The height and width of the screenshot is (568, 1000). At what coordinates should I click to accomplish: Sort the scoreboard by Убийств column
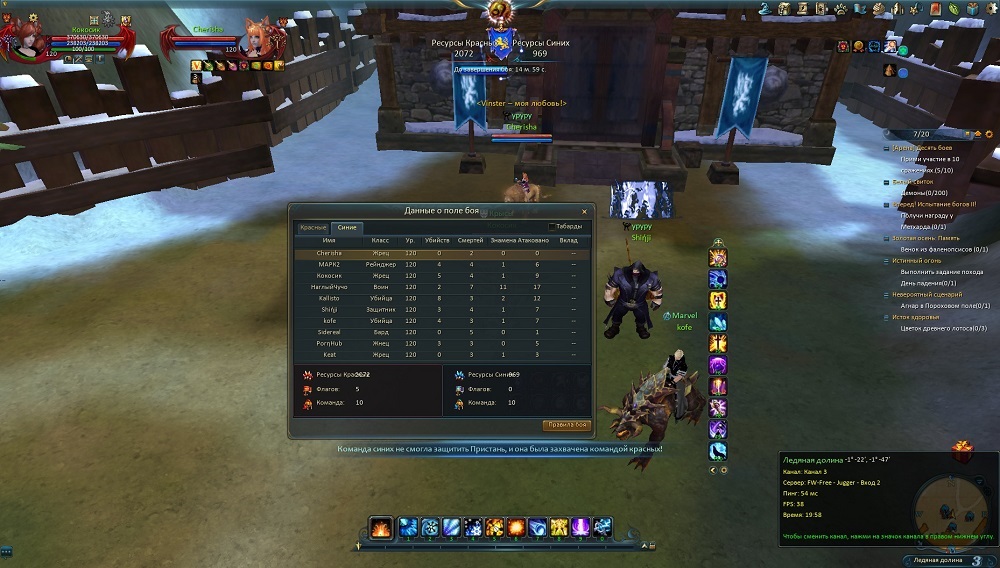coord(437,240)
